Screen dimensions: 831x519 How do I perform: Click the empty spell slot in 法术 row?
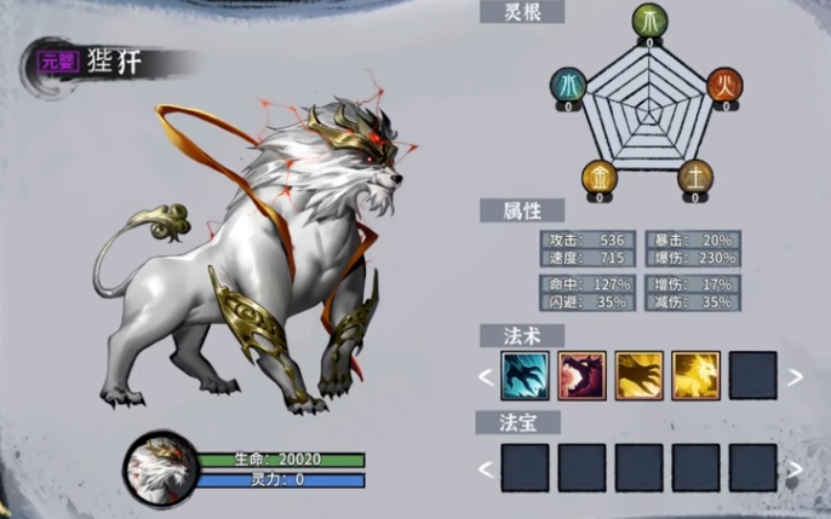tap(753, 376)
